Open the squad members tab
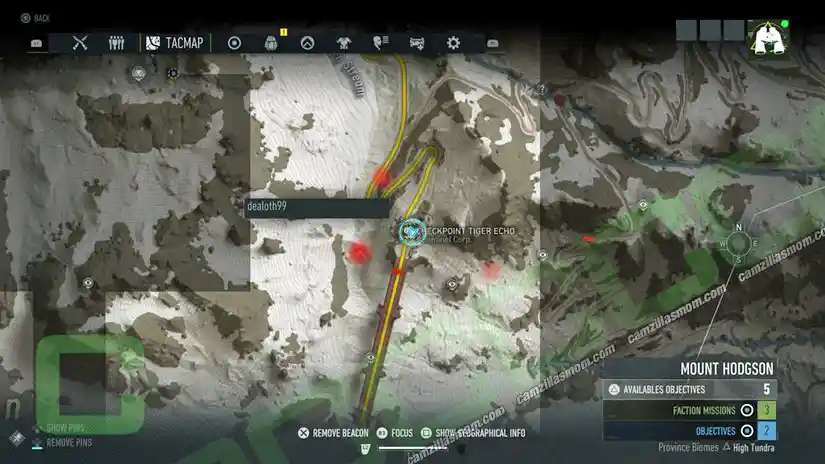 (x=116, y=43)
